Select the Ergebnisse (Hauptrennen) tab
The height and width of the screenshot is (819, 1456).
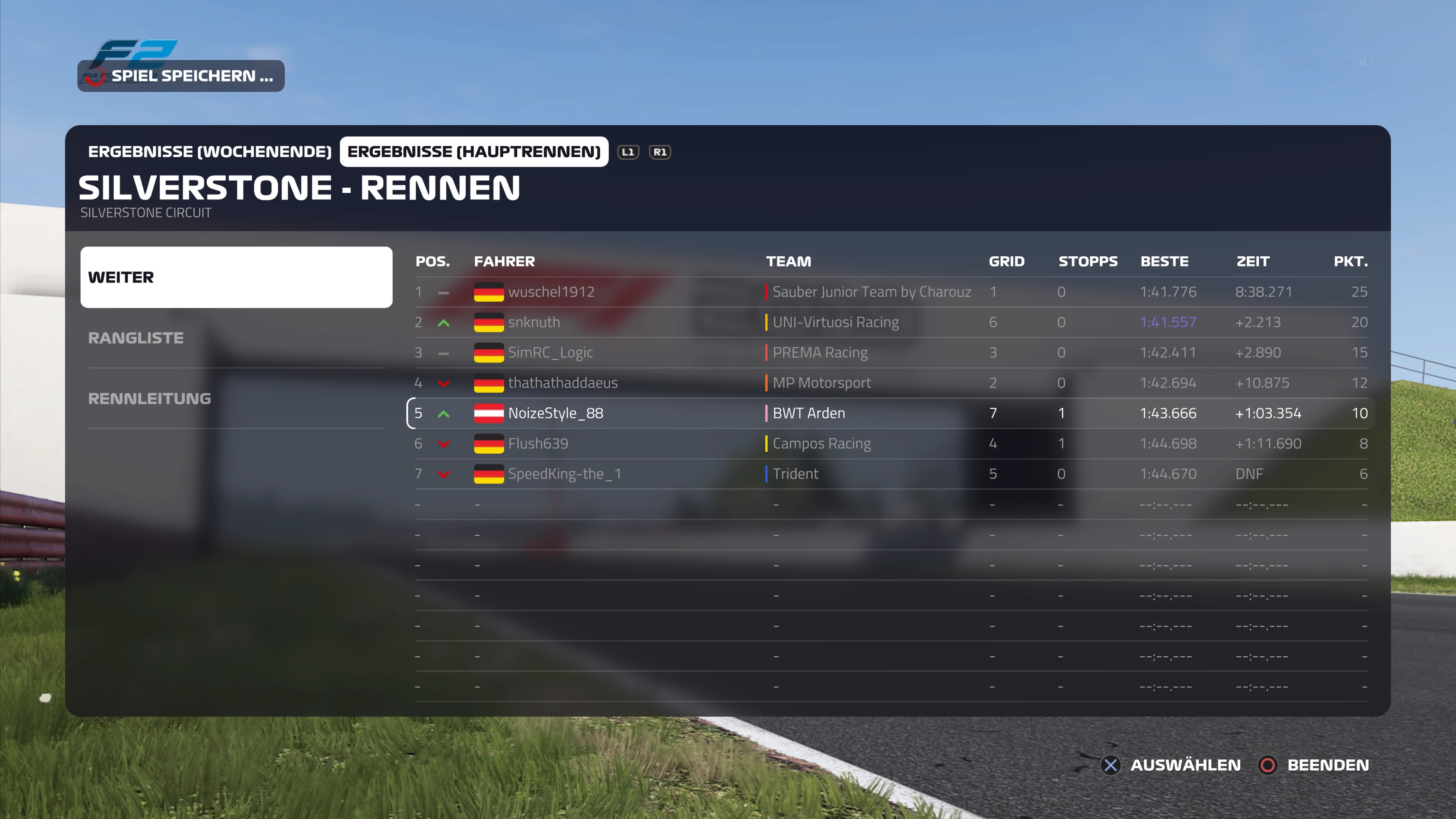click(474, 152)
